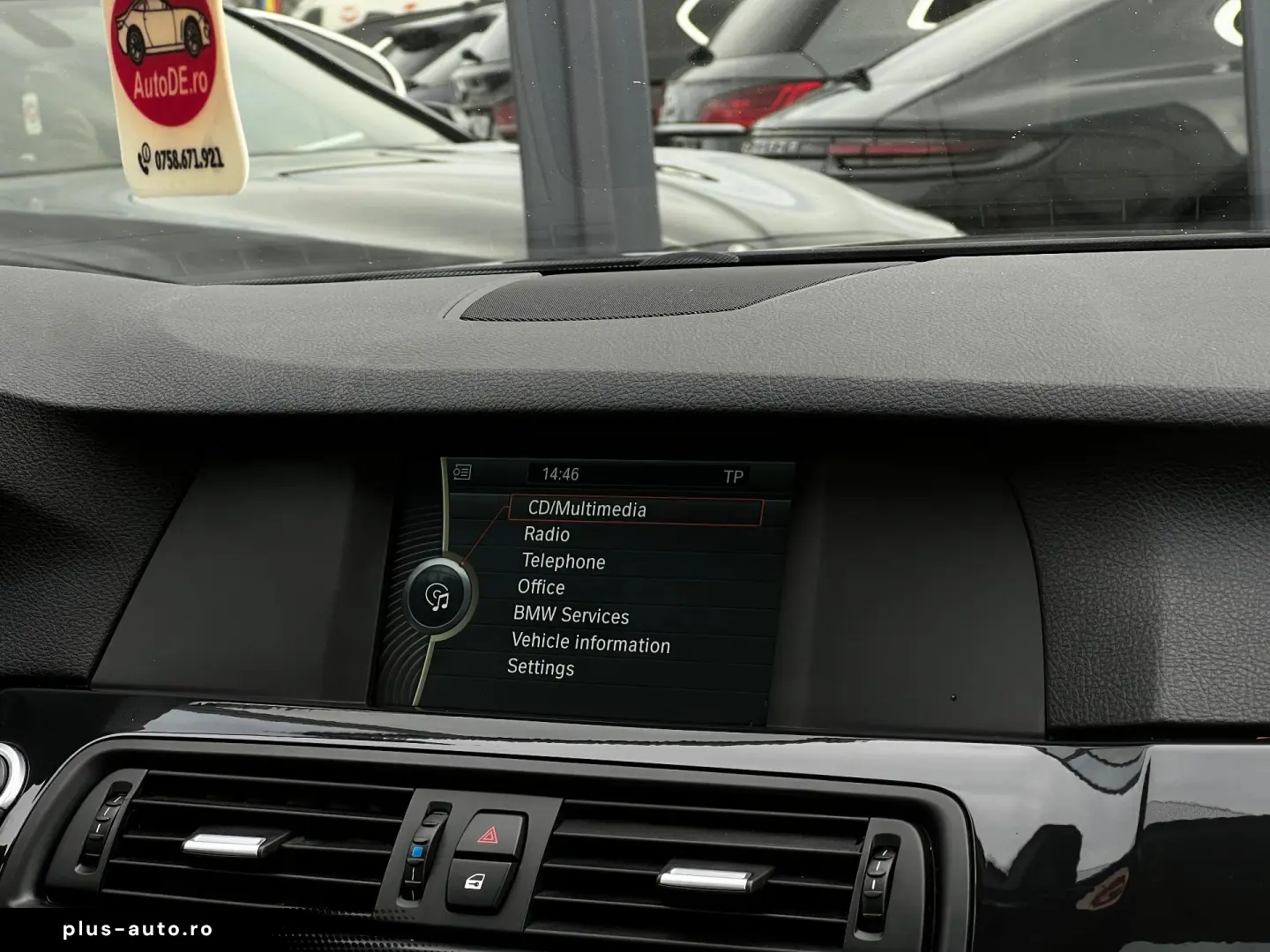Screen dimensions: 1270x952
Task: Open the entertainment list icon on the status bar
Action: (460, 473)
